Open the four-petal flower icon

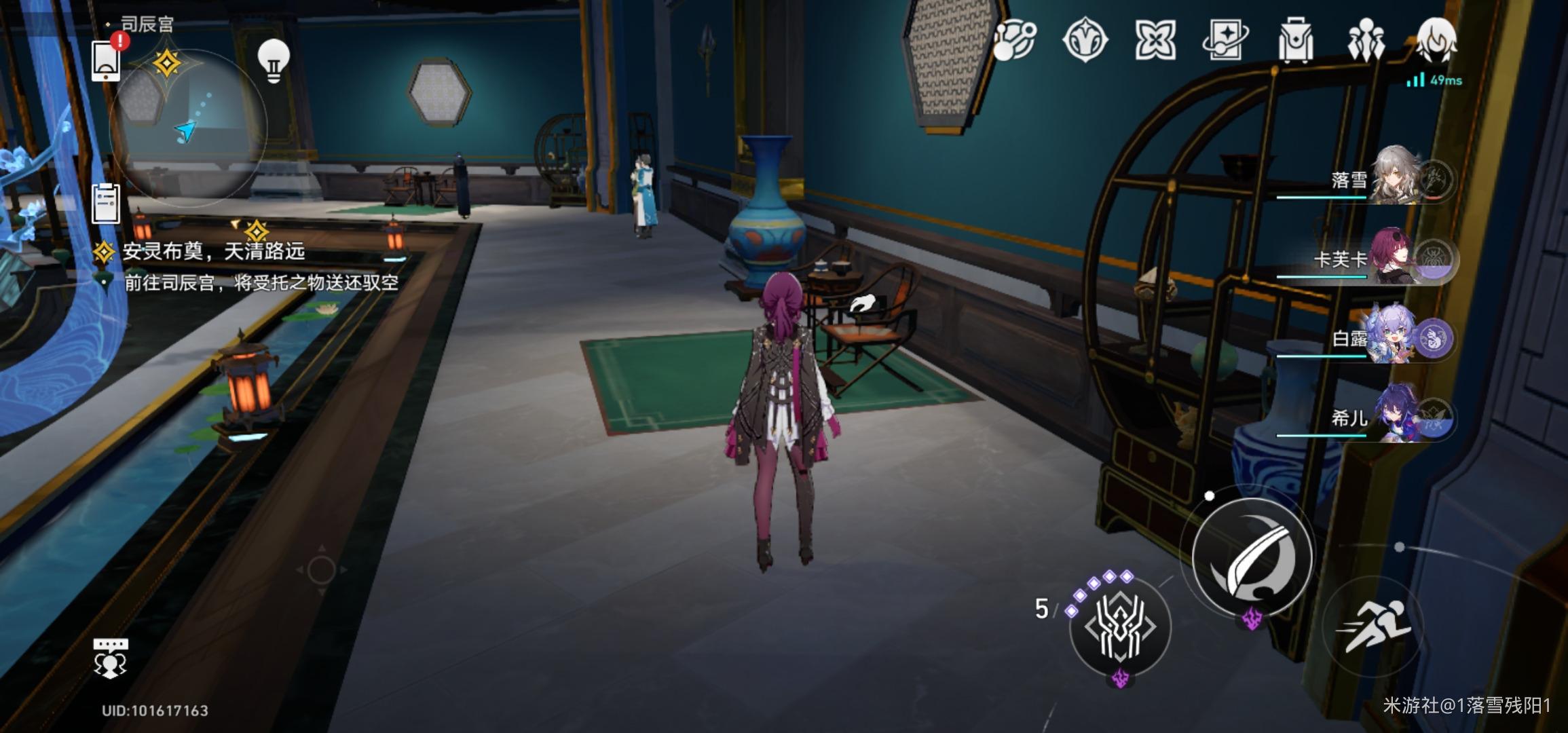point(1154,40)
